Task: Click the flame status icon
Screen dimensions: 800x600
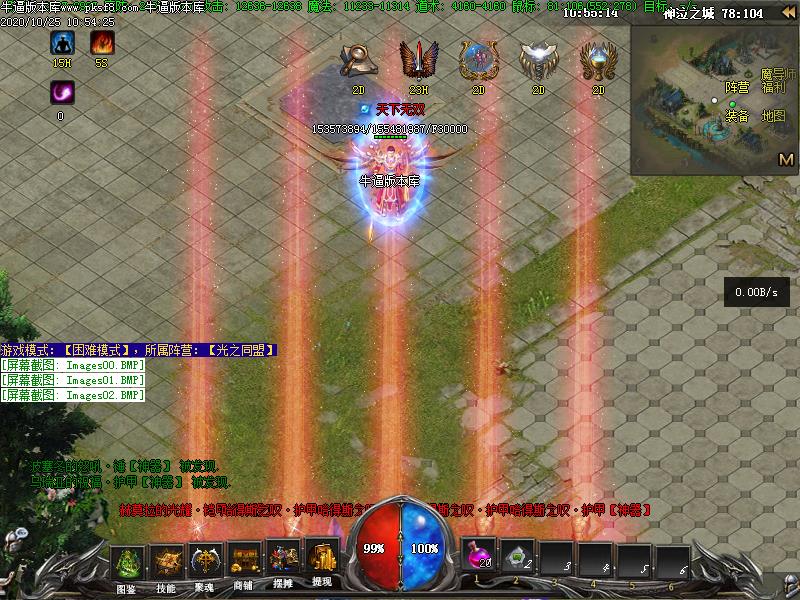Action: coord(102,43)
